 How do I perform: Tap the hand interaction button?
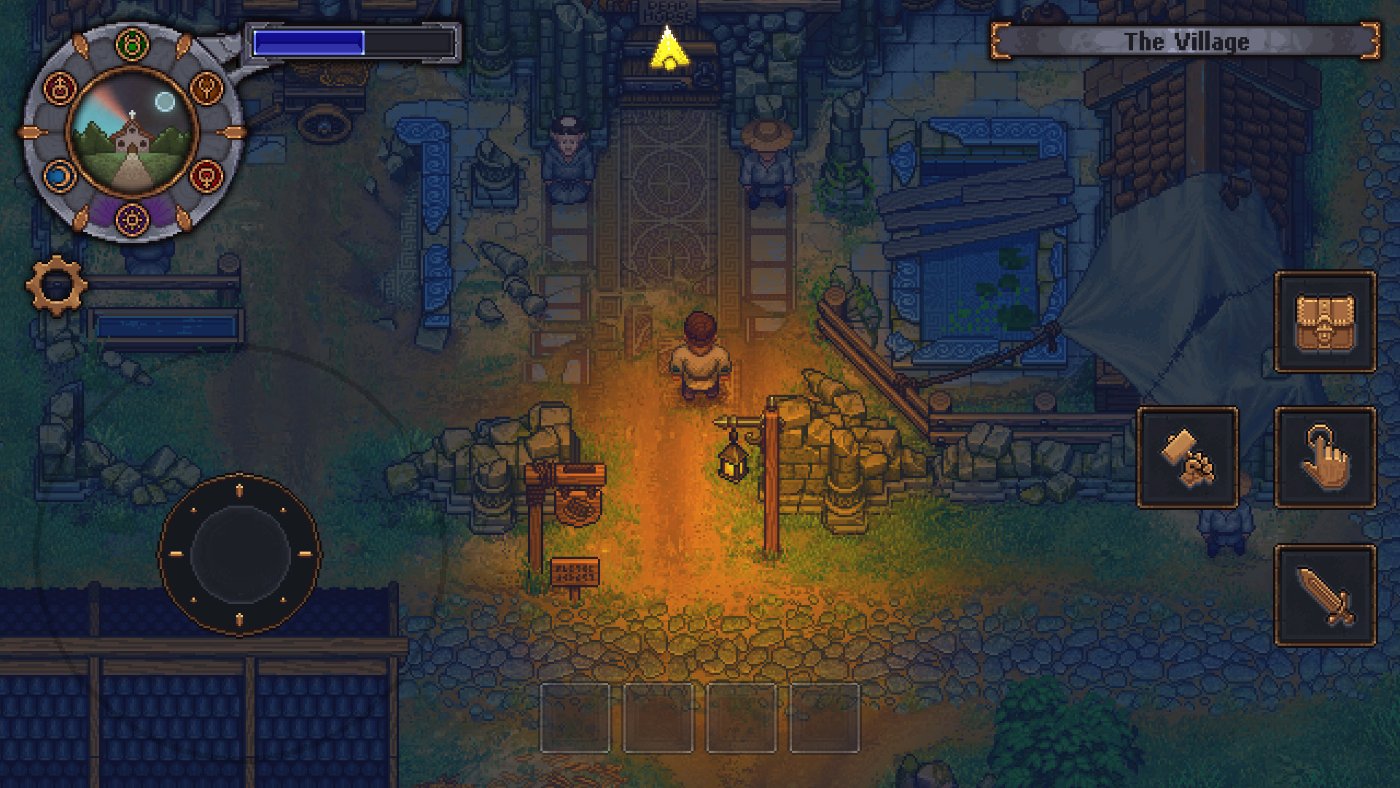1324,457
